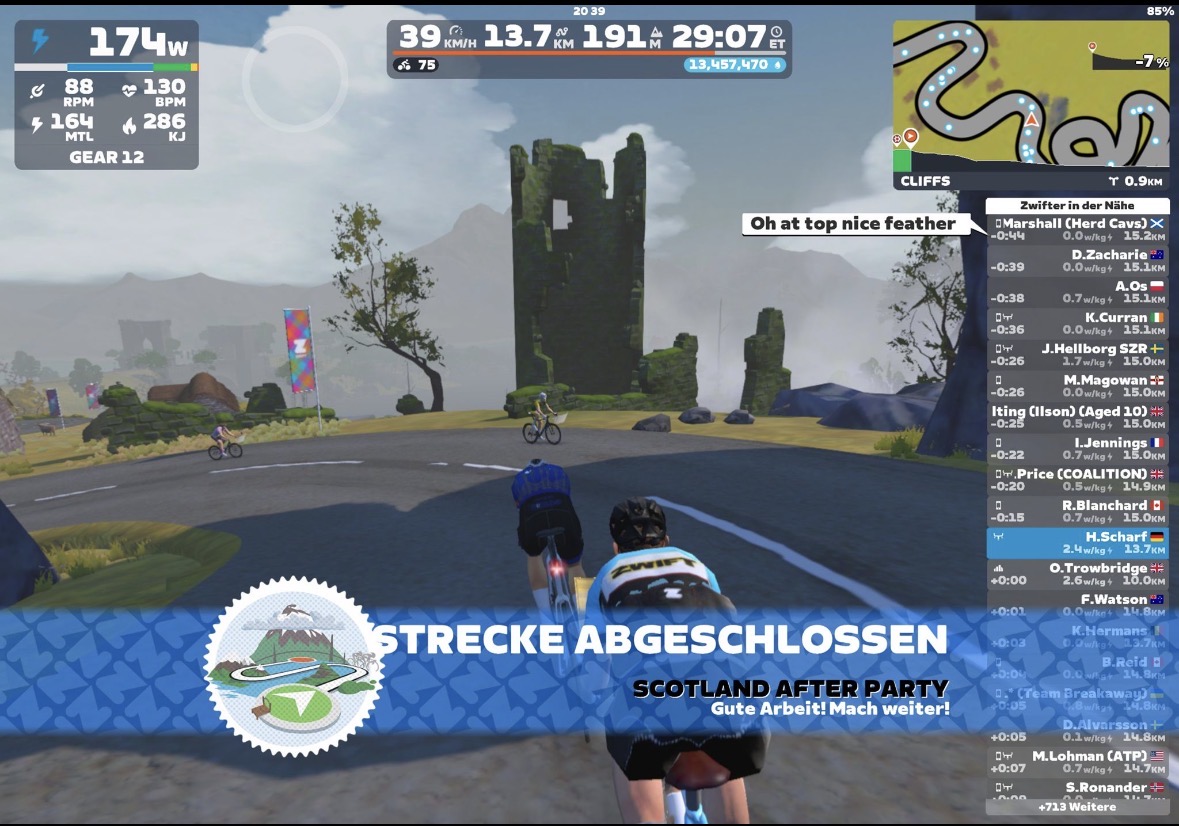The height and width of the screenshot is (826, 1179).
Task: Select A.Os in the nearby riders list
Action: click(1077, 292)
